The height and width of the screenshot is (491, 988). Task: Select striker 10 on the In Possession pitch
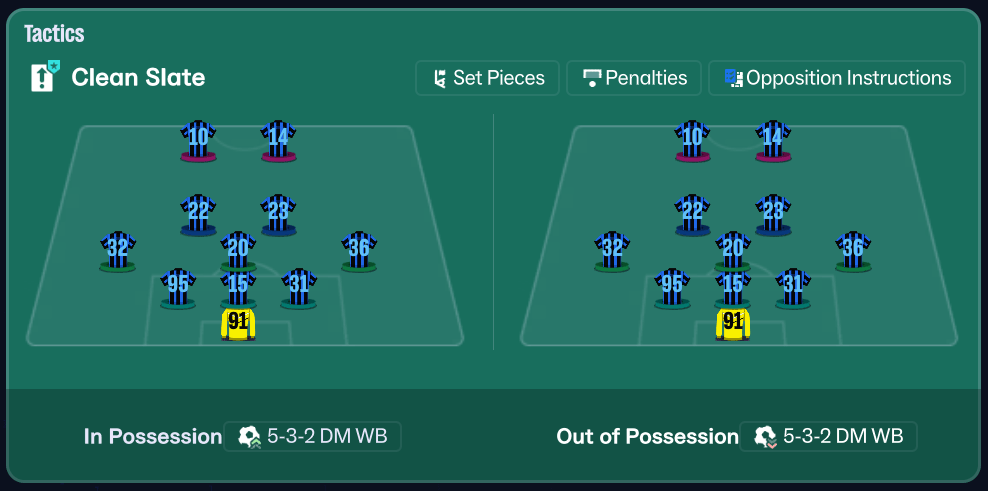click(x=198, y=138)
